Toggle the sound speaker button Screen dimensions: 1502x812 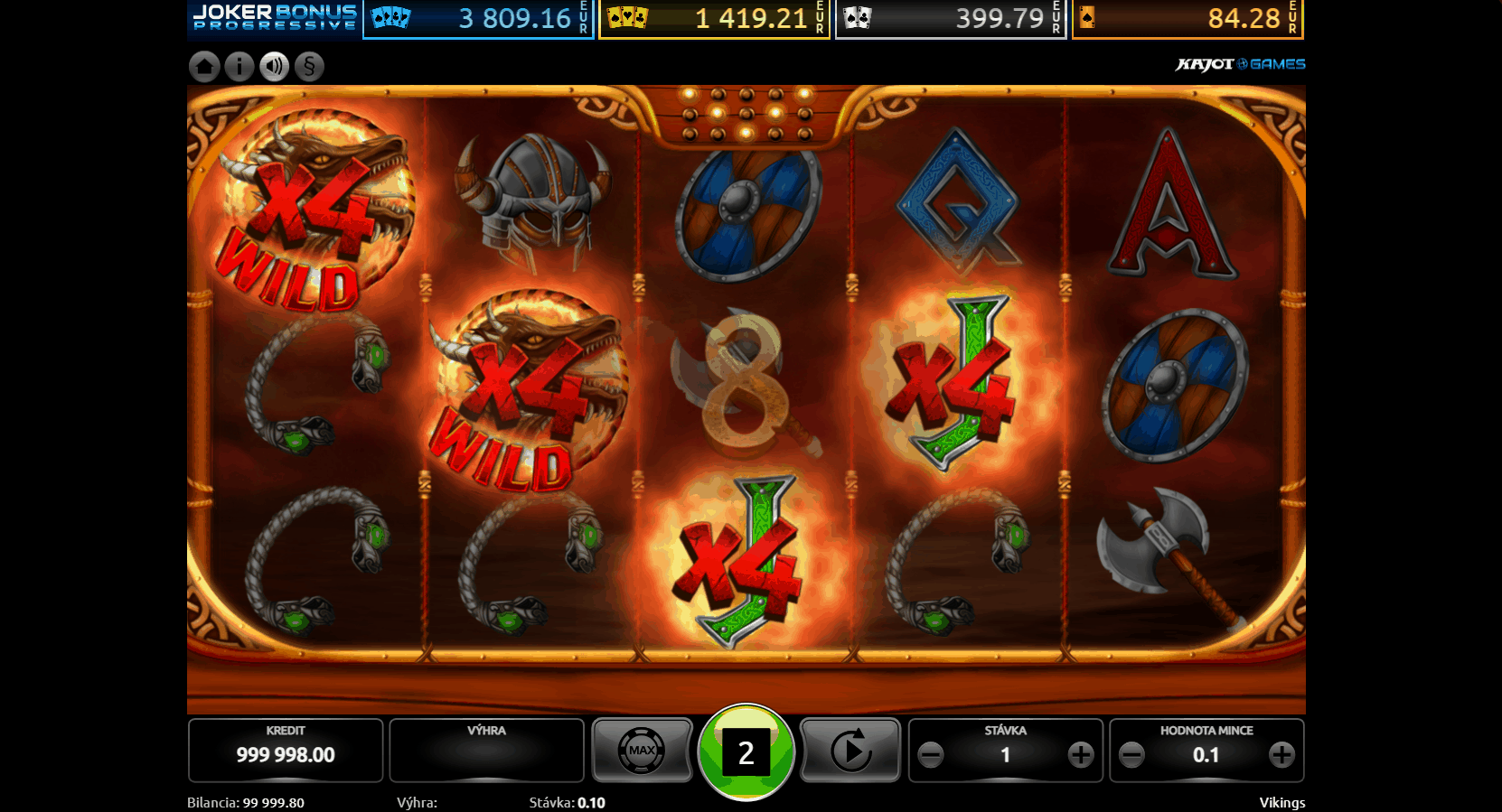click(x=274, y=66)
